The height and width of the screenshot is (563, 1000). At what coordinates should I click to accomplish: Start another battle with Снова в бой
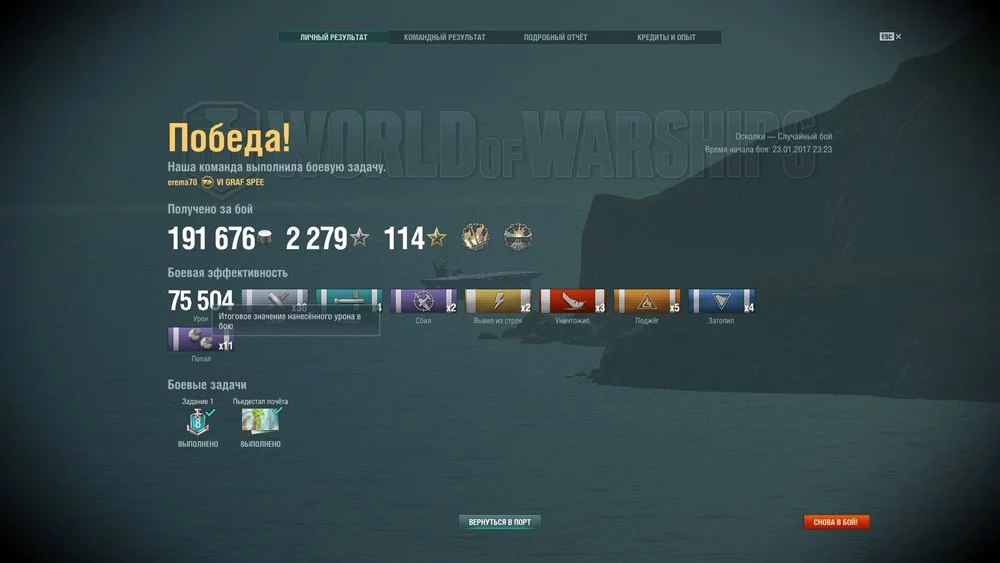tap(836, 522)
